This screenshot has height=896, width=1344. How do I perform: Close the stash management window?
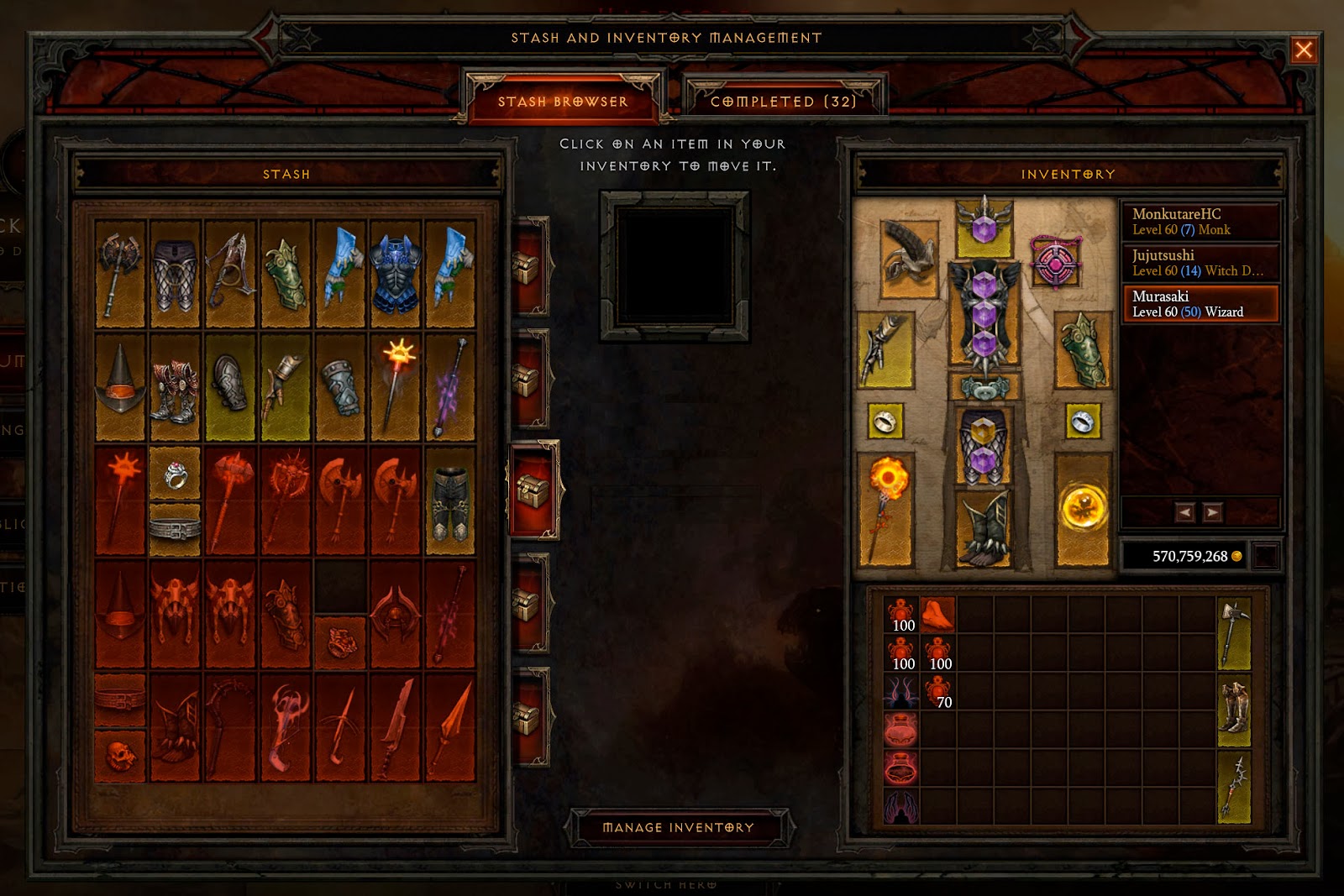click(1303, 50)
